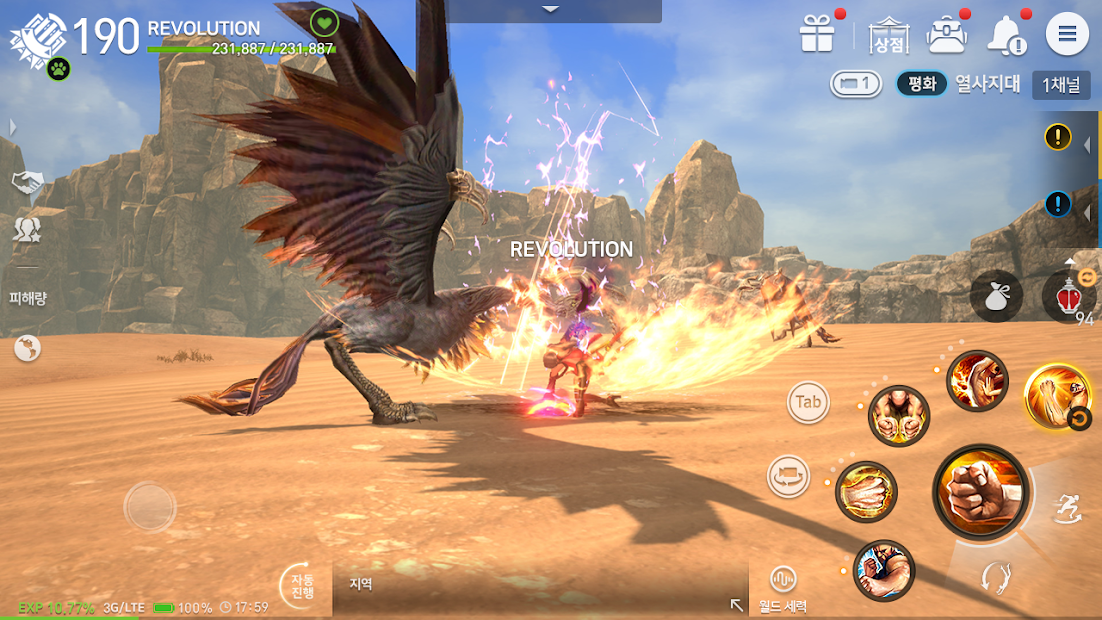This screenshot has height=620, width=1102.
Task: Click the yellow exclamation quest marker
Action: (x=1058, y=137)
